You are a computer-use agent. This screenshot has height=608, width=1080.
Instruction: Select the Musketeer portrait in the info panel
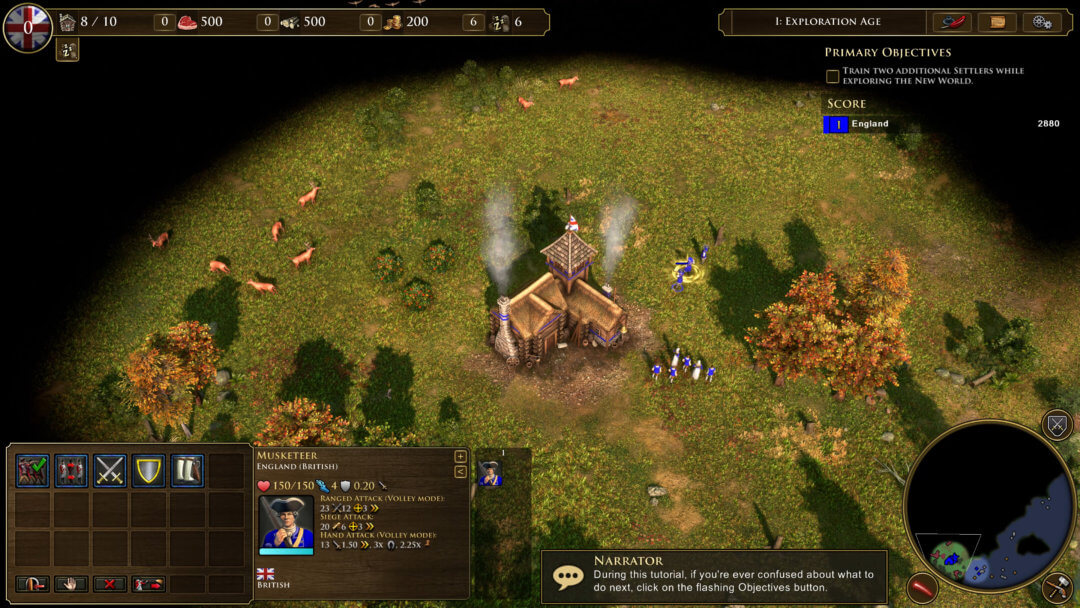point(286,522)
